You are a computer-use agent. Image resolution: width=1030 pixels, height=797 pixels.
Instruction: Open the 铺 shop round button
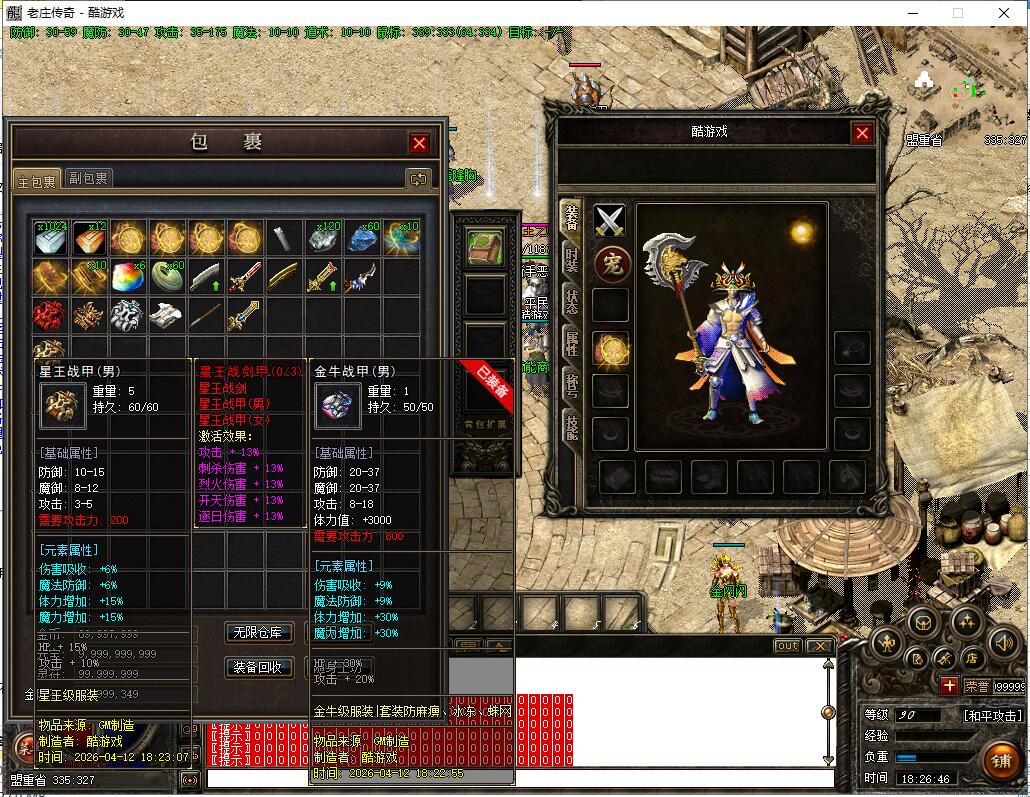(x=999, y=758)
